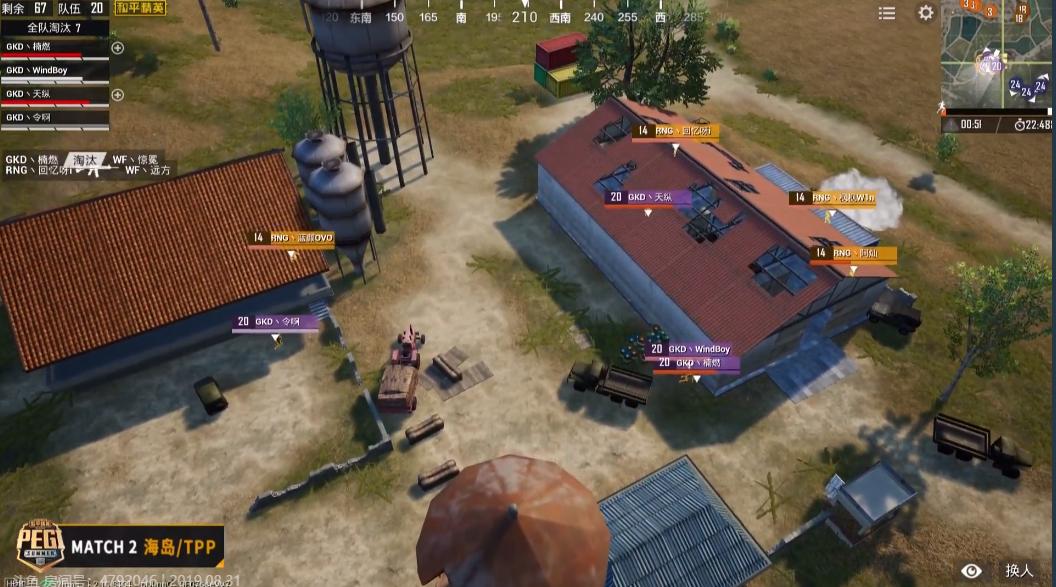Click the plus icon beside GKD丶天纵
1056x587 pixels.
118,95
